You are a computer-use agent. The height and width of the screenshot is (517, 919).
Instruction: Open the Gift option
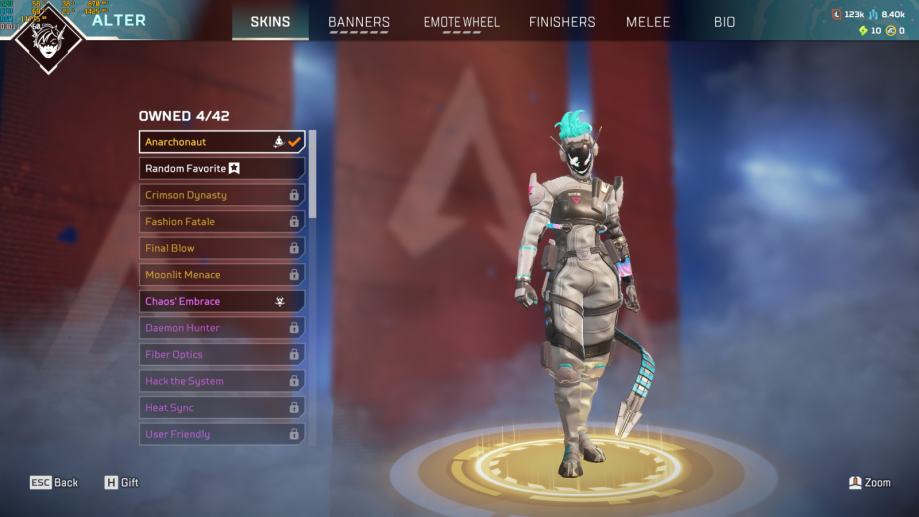121,483
